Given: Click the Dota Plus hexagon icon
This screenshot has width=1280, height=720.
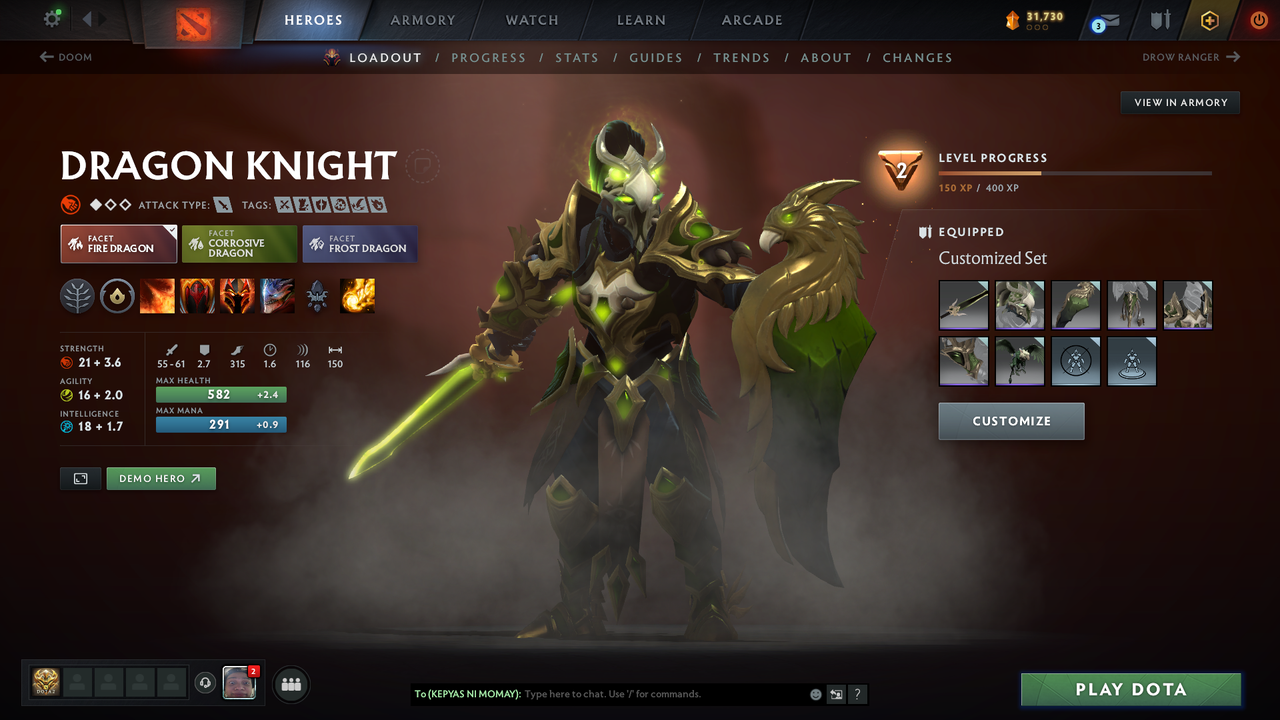Looking at the screenshot, I should coord(1209,20).
